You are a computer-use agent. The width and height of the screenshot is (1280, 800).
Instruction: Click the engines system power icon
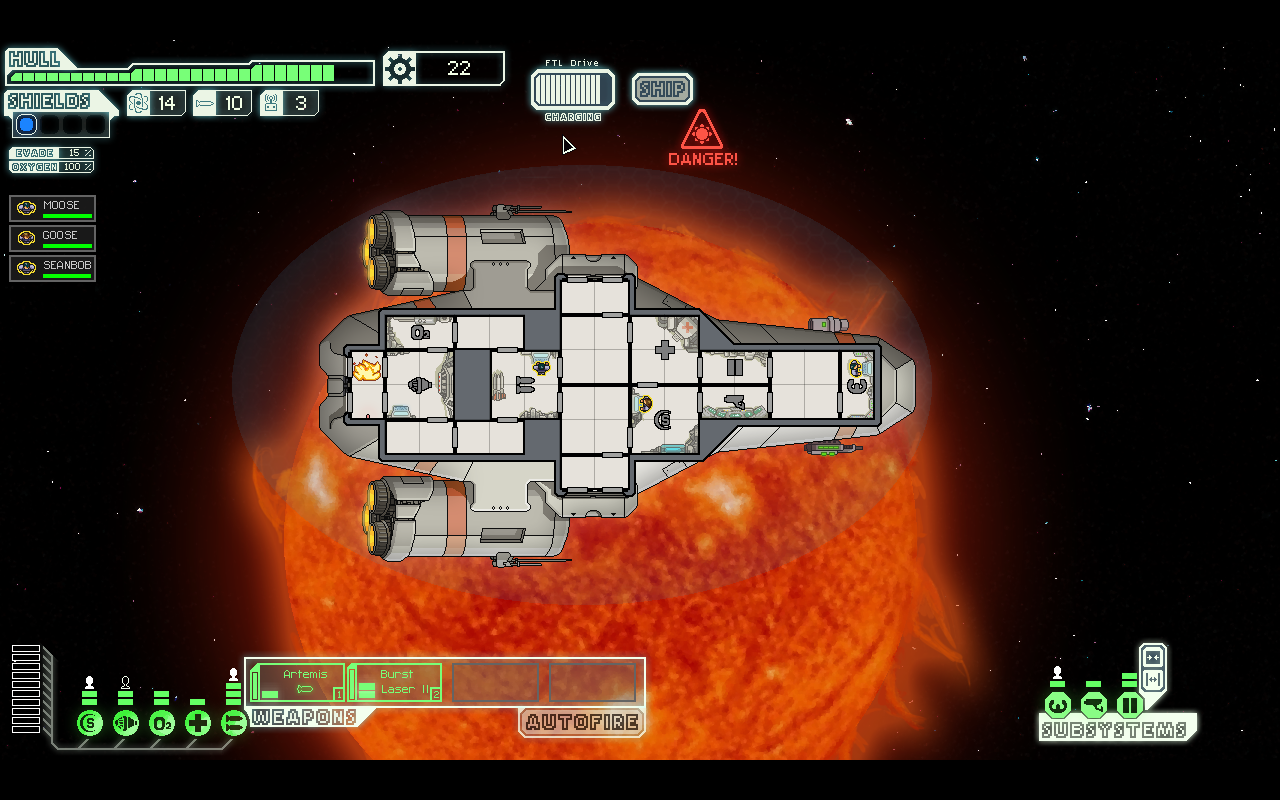[x=126, y=722]
